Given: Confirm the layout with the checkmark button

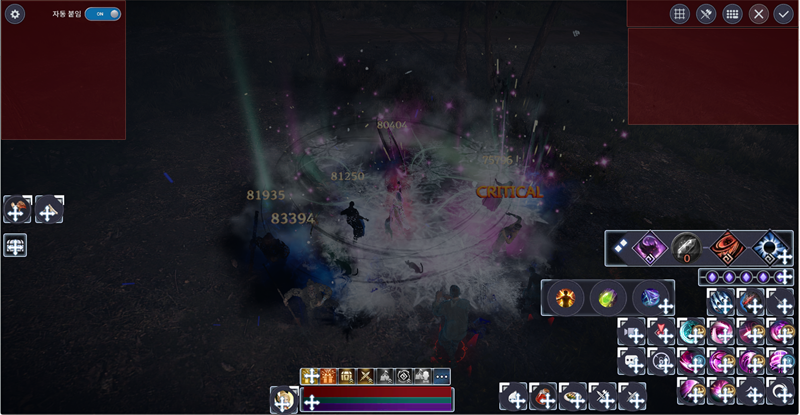Looking at the screenshot, I should pyautogui.click(x=783, y=14).
